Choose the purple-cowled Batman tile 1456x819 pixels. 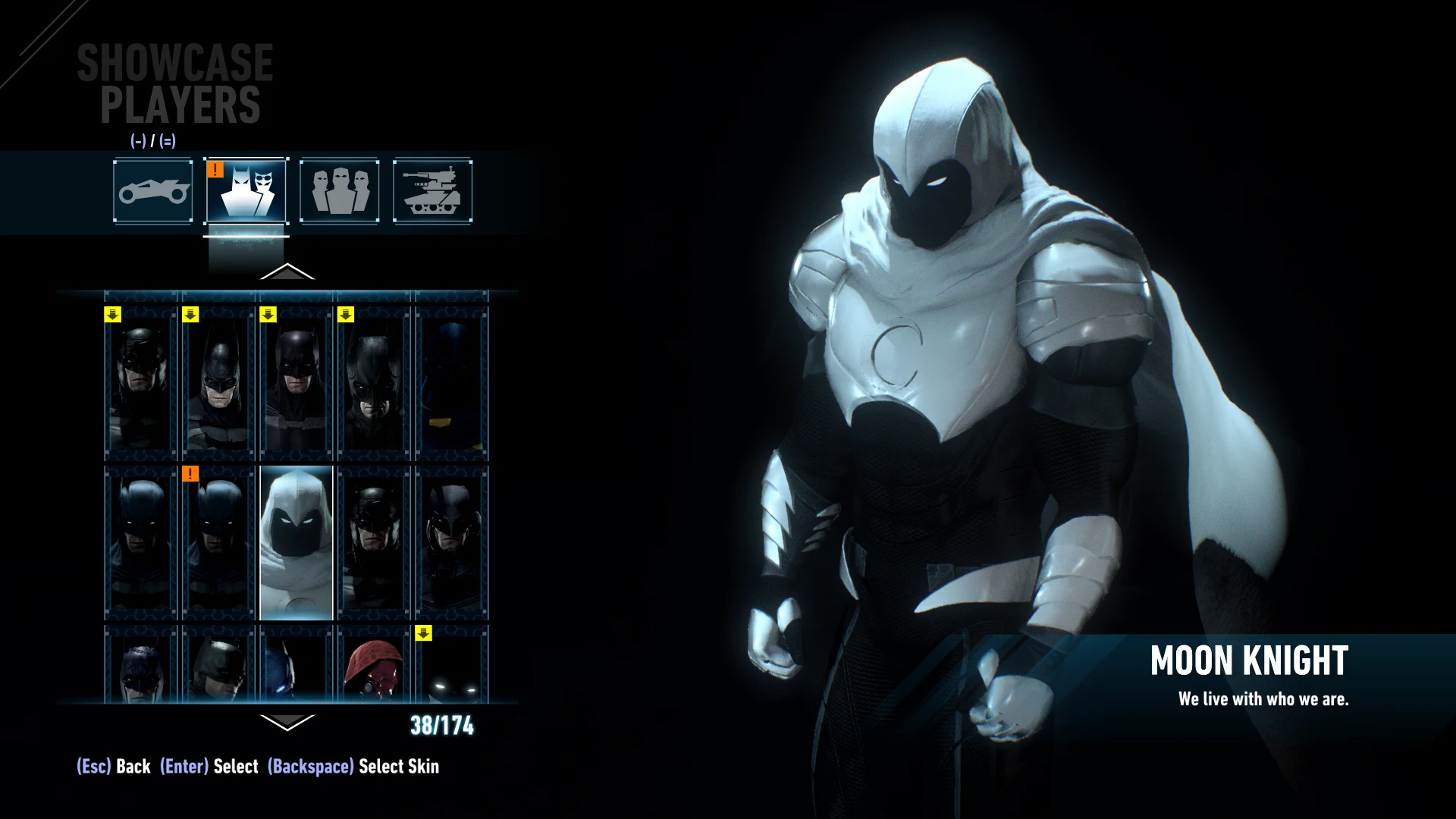[x=141, y=664]
